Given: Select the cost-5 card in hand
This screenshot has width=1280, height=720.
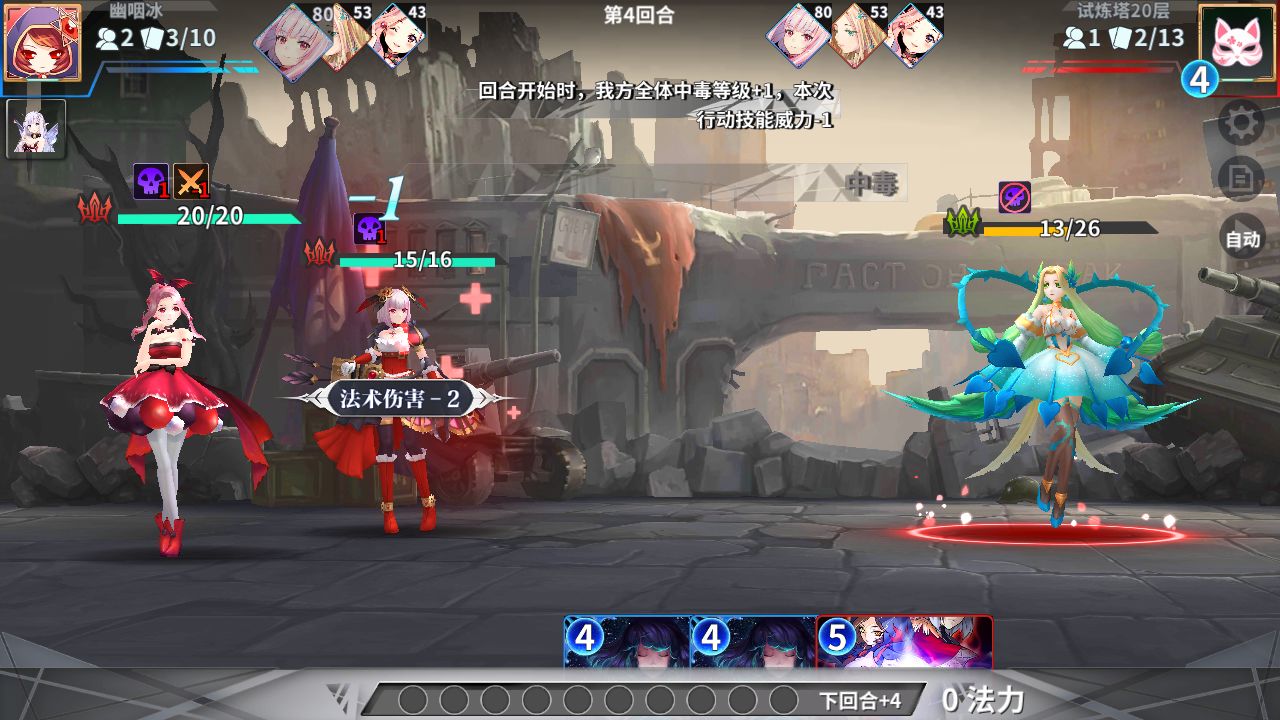Looking at the screenshot, I should coord(905,641).
